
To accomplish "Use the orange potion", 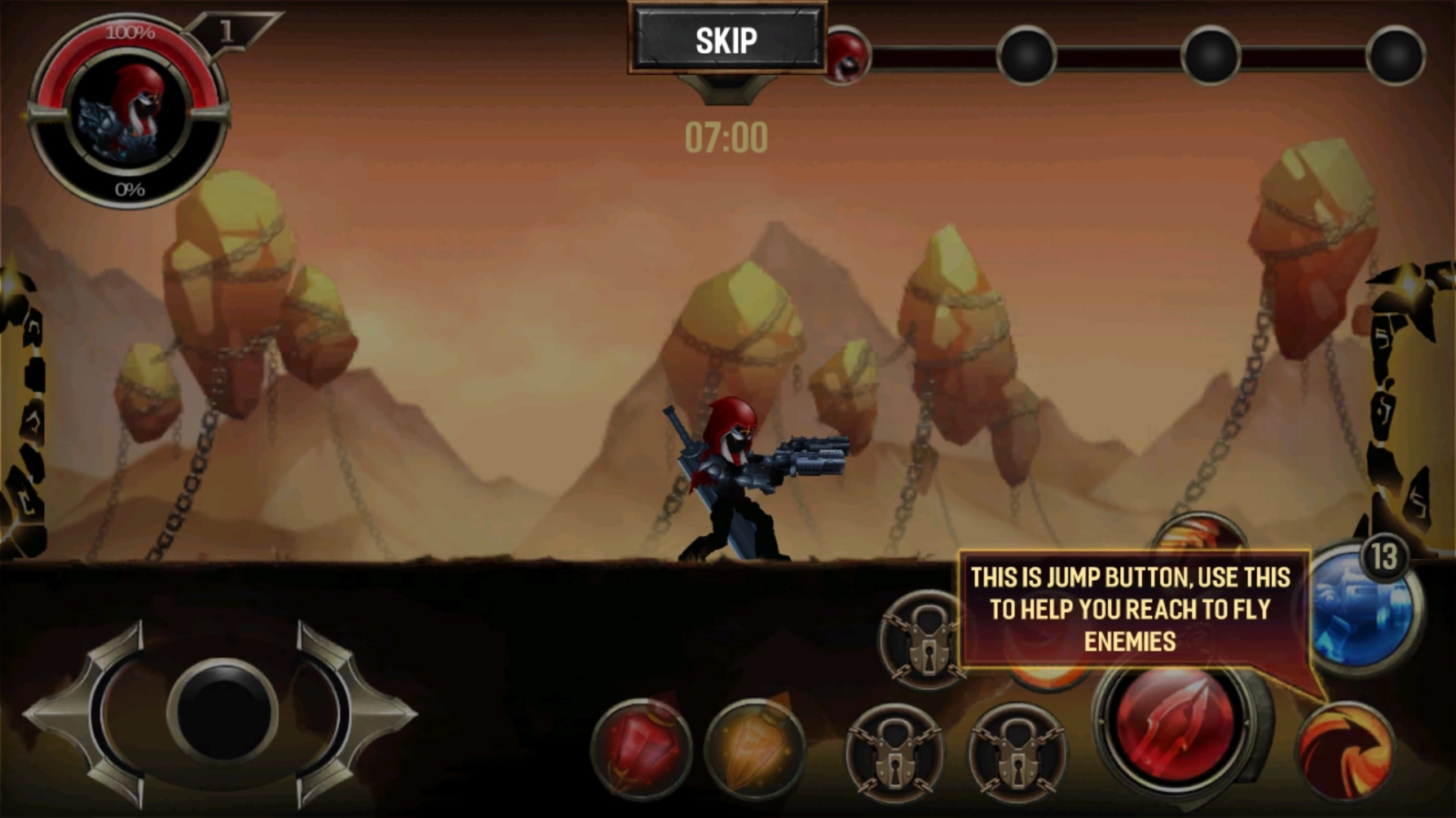I will pyautogui.click(x=754, y=749).
